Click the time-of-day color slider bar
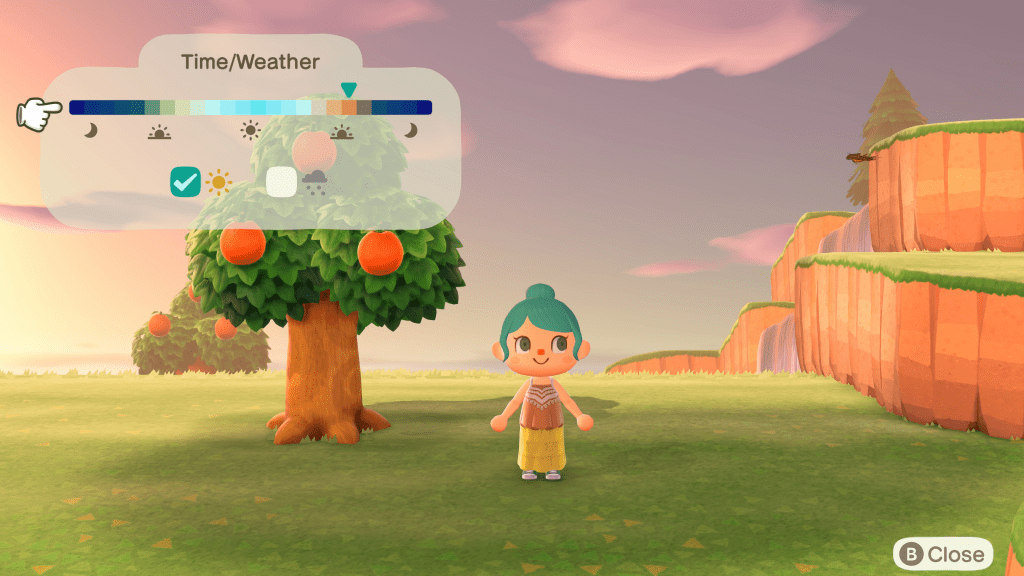Screen dimensions: 1024x576 pyautogui.click(x=250, y=108)
